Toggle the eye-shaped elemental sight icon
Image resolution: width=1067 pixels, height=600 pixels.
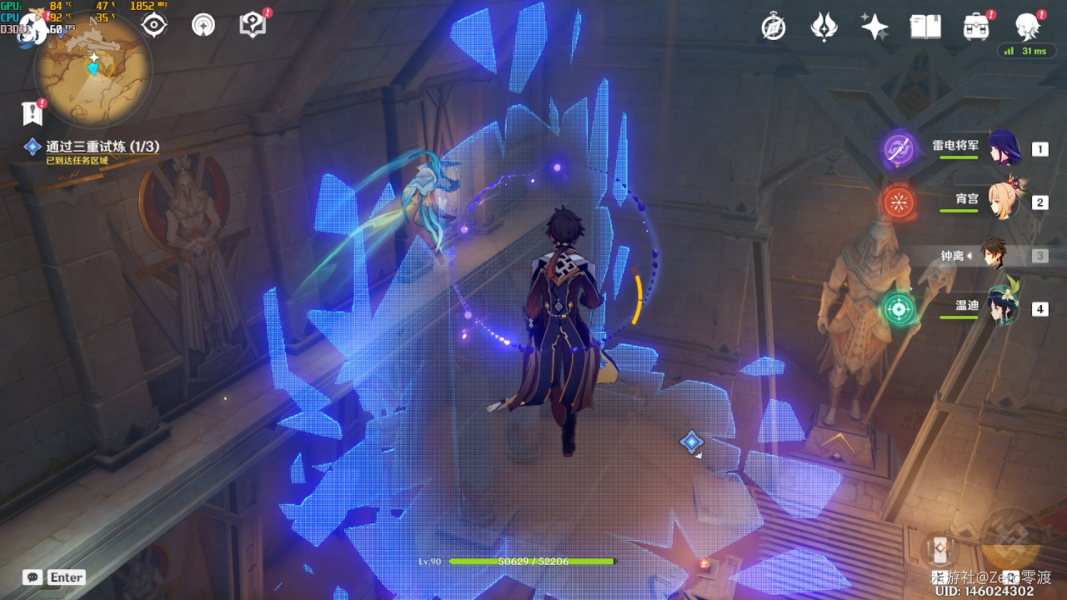tap(153, 25)
